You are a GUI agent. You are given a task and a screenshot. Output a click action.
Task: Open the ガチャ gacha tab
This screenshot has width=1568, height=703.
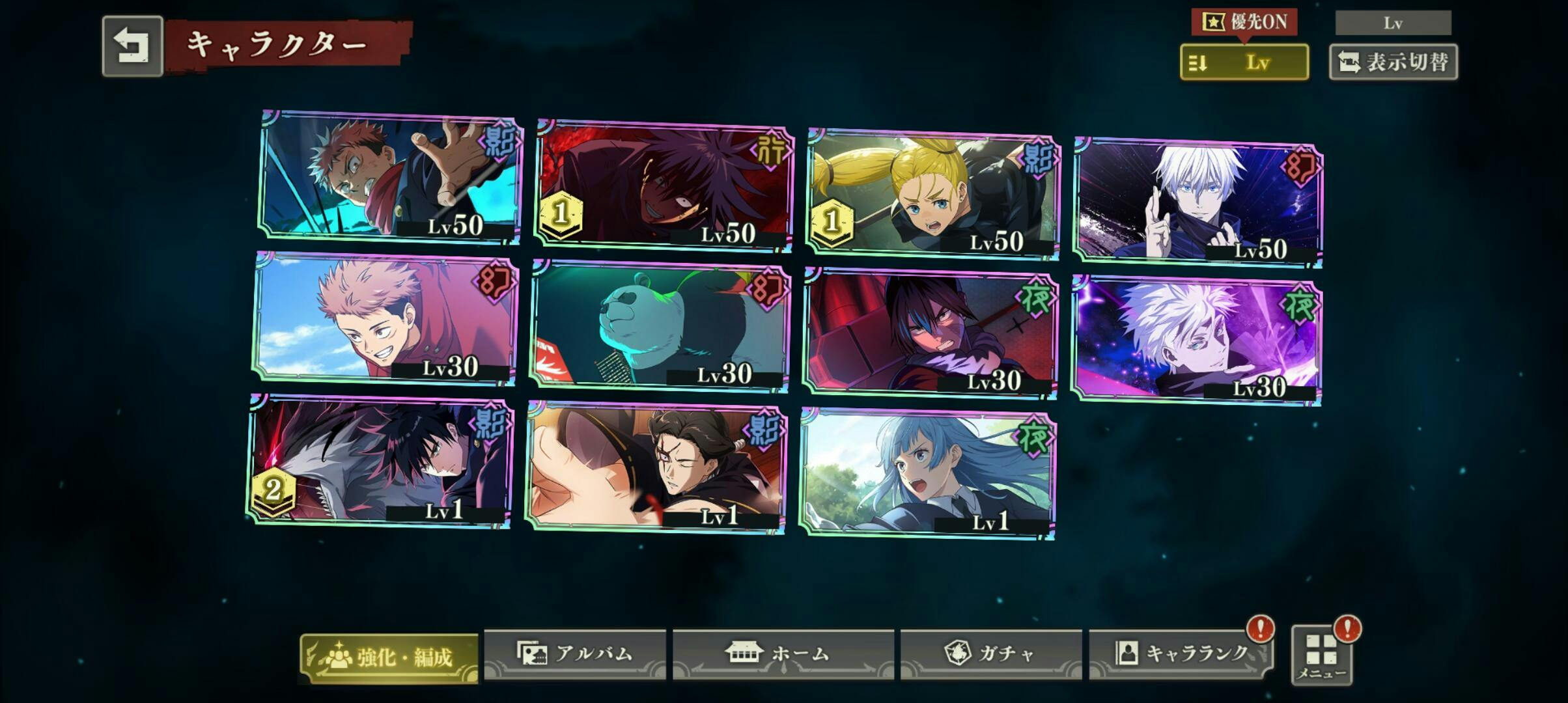(x=990, y=654)
